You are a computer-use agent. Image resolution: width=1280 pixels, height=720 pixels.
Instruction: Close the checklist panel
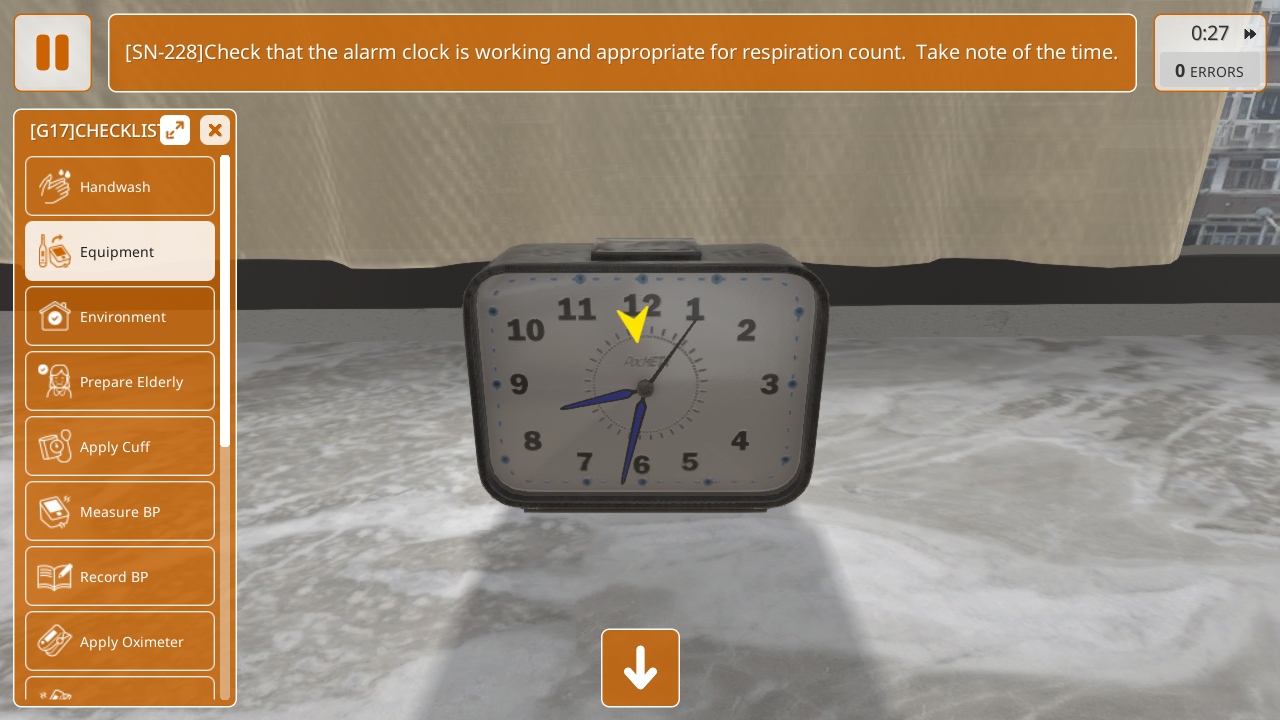click(x=215, y=130)
